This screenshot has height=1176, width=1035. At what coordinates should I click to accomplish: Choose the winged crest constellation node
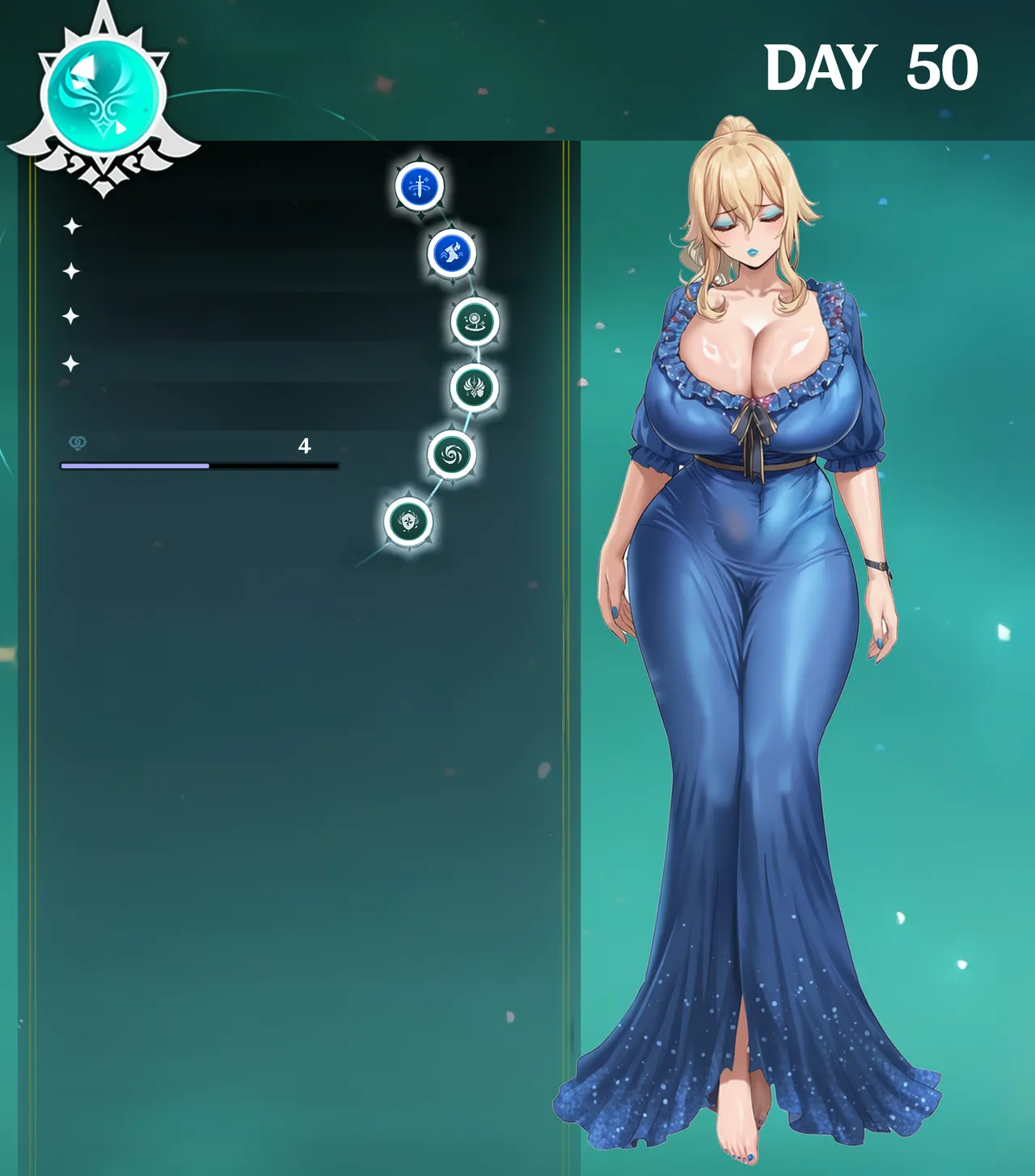(474, 387)
